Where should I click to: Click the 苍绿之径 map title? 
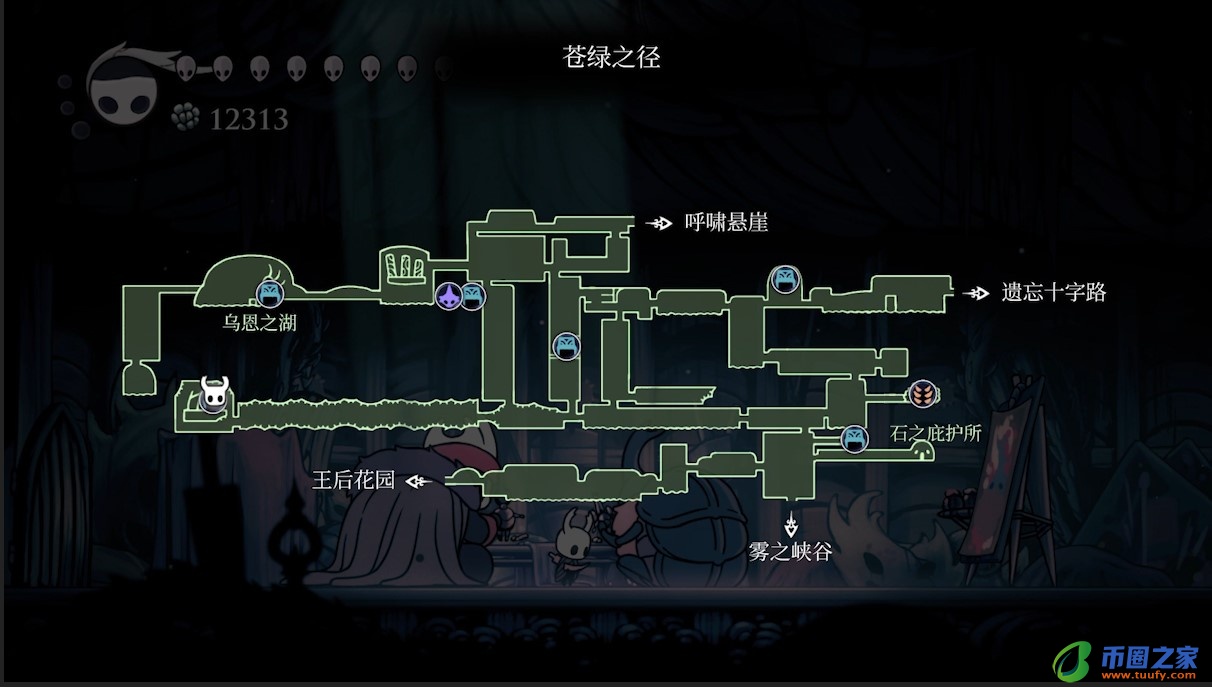611,57
